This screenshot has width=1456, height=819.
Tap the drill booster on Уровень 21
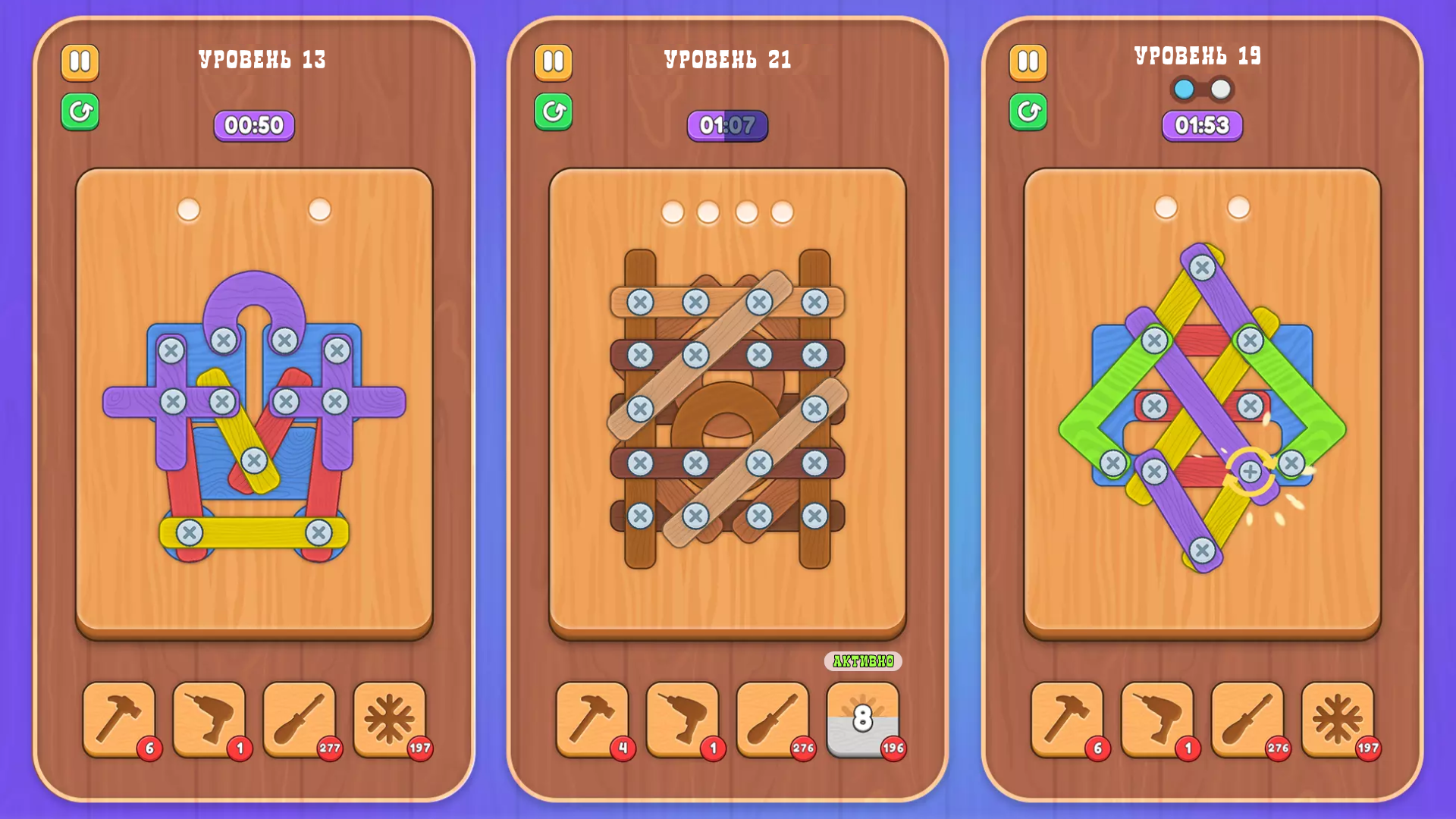click(x=682, y=719)
